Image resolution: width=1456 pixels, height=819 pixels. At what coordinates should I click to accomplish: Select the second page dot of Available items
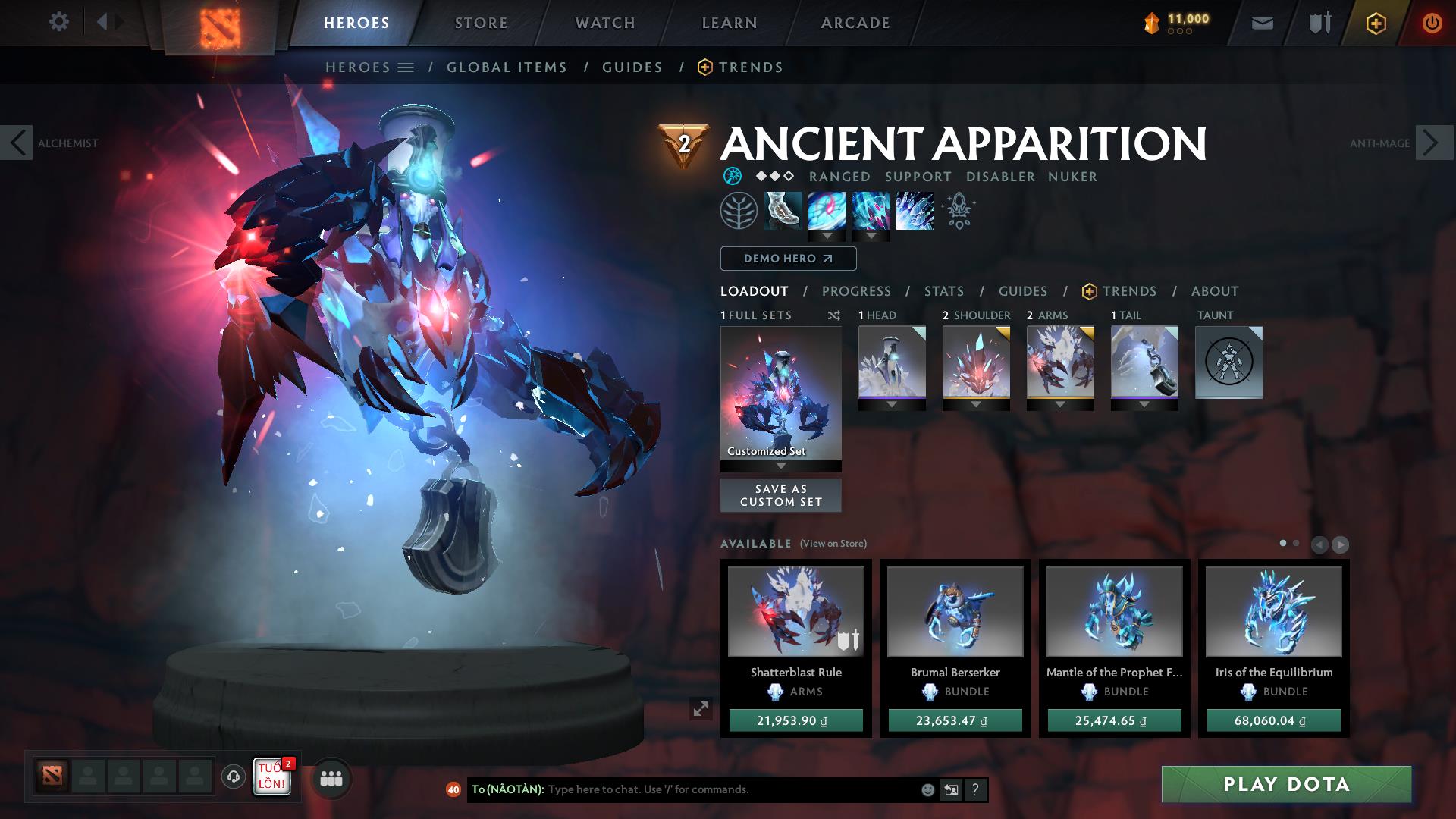click(1294, 543)
